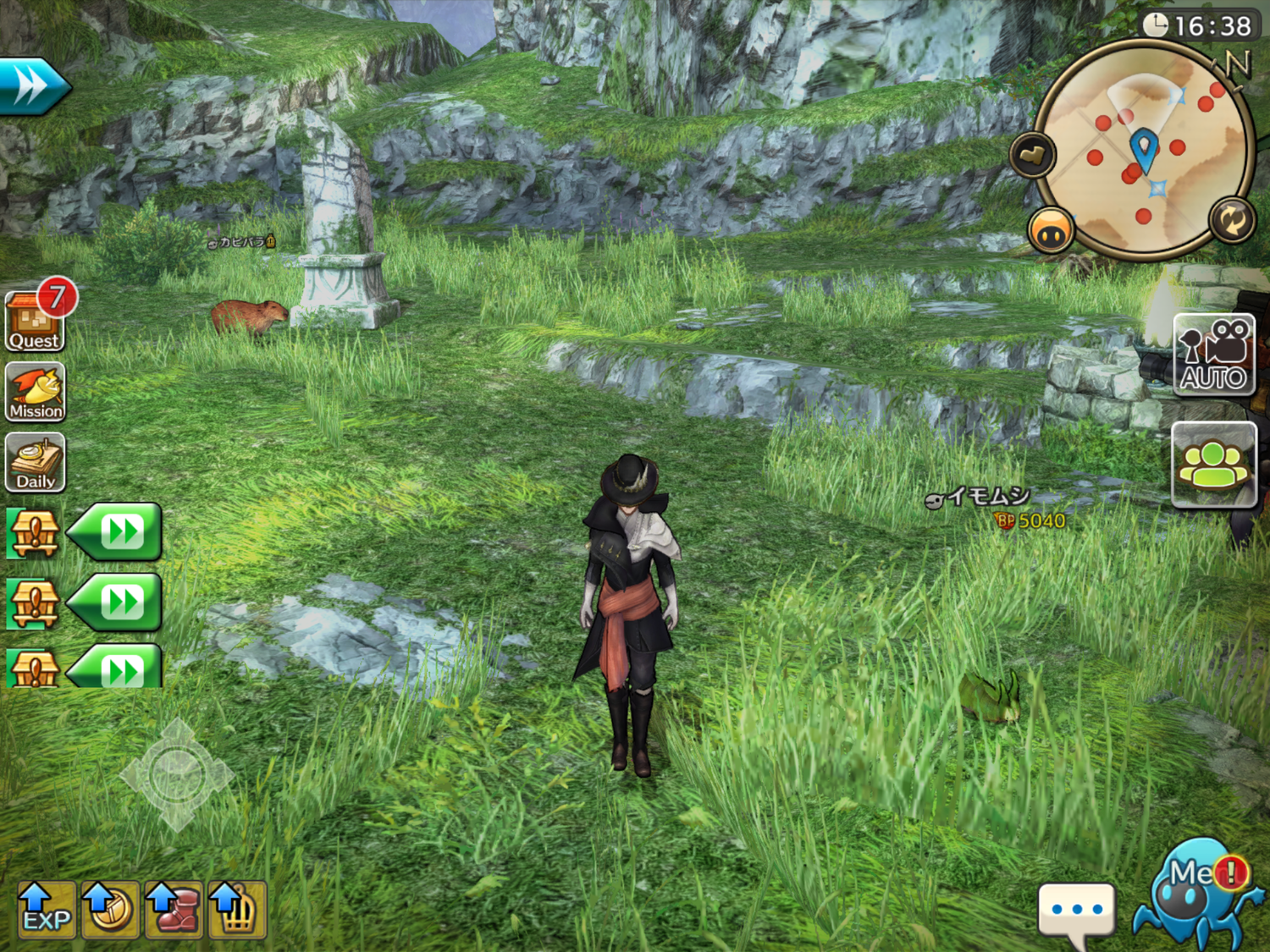1270x952 pixels.
Task: Select the red boot speed boost icon
Action: tap(174, 910)
